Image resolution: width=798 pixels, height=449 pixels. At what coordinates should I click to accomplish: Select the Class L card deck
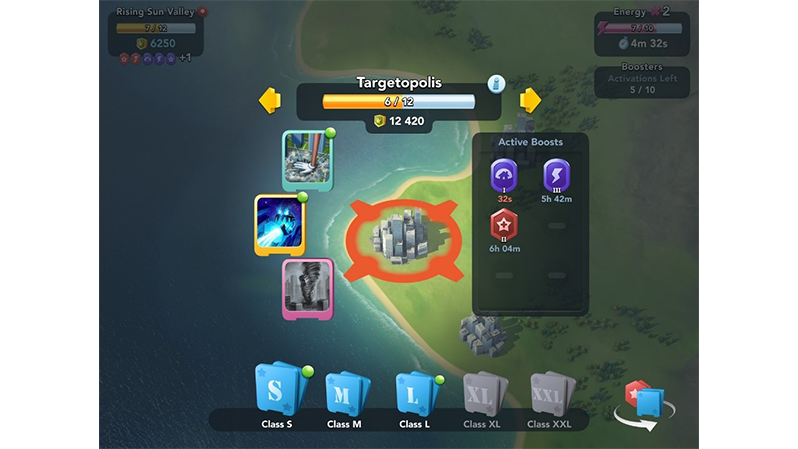tap(413, 393)
